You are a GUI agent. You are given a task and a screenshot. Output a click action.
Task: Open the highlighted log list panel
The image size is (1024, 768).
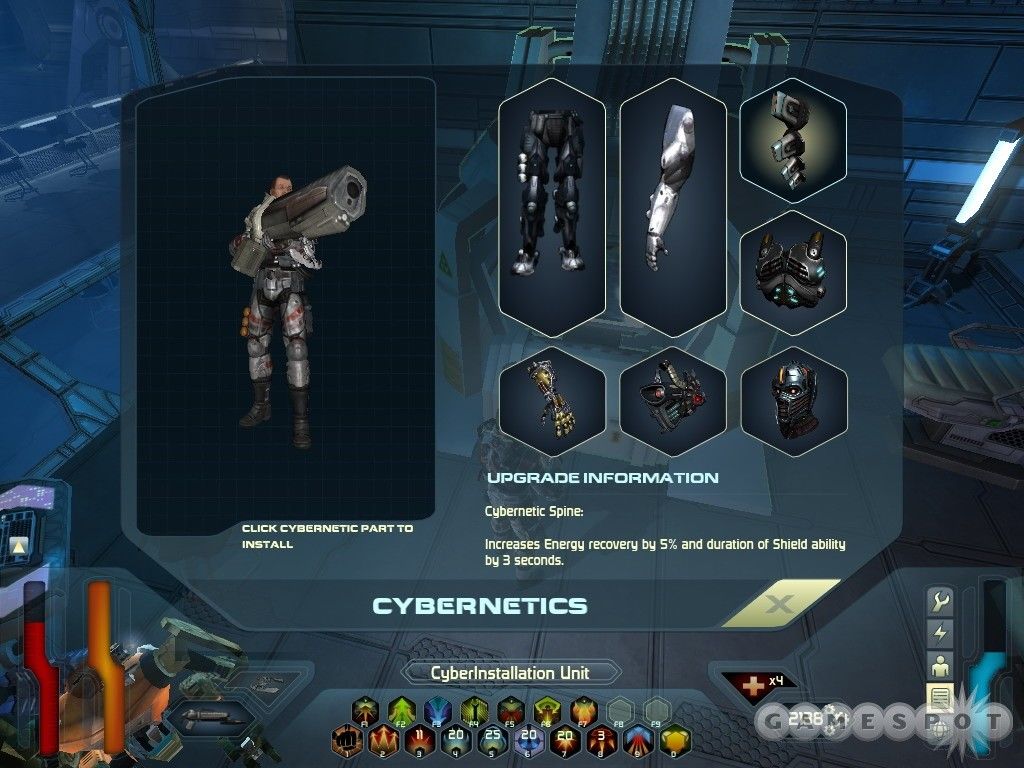coord(940,697)
